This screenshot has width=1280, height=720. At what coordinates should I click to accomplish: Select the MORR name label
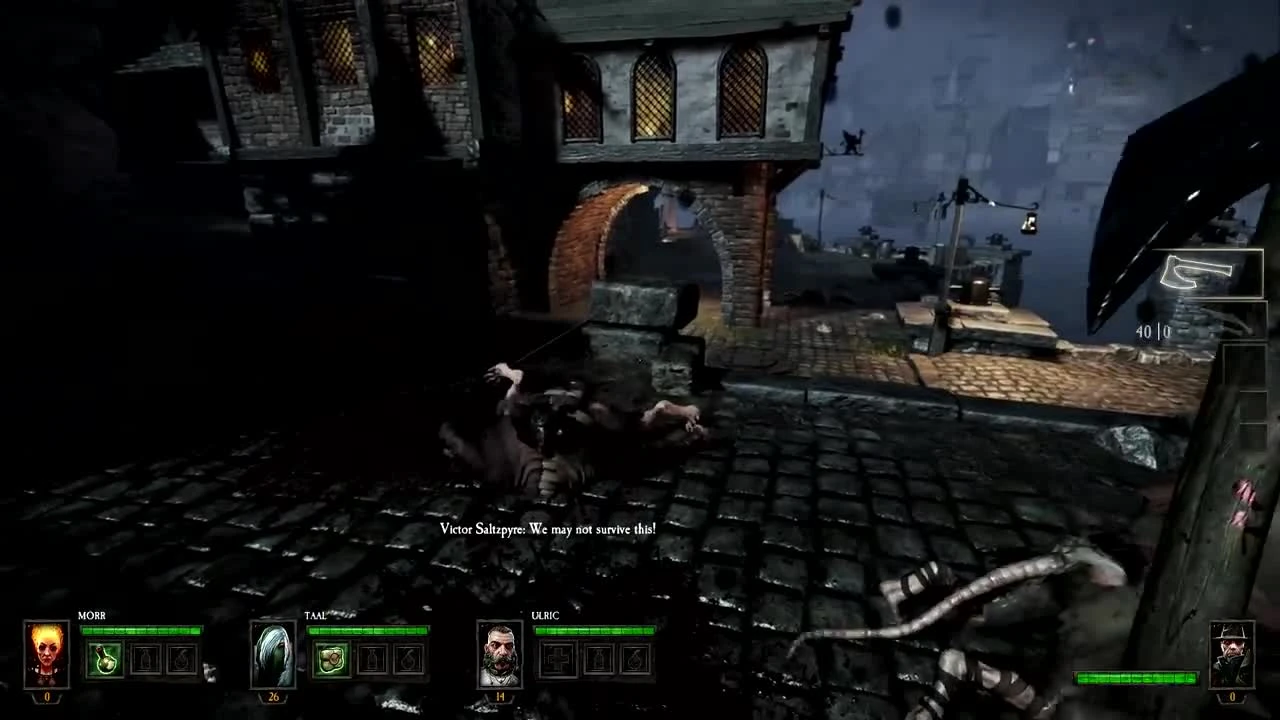[93, 616]
